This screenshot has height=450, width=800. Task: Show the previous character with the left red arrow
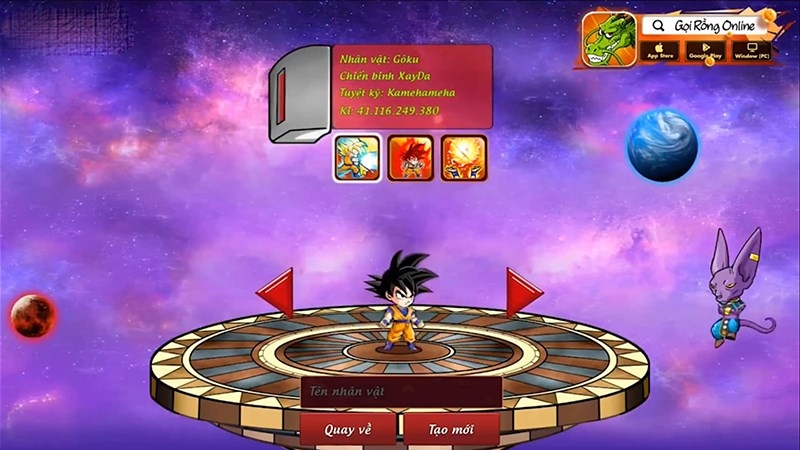pyautogui.click(x=276, y=293)
